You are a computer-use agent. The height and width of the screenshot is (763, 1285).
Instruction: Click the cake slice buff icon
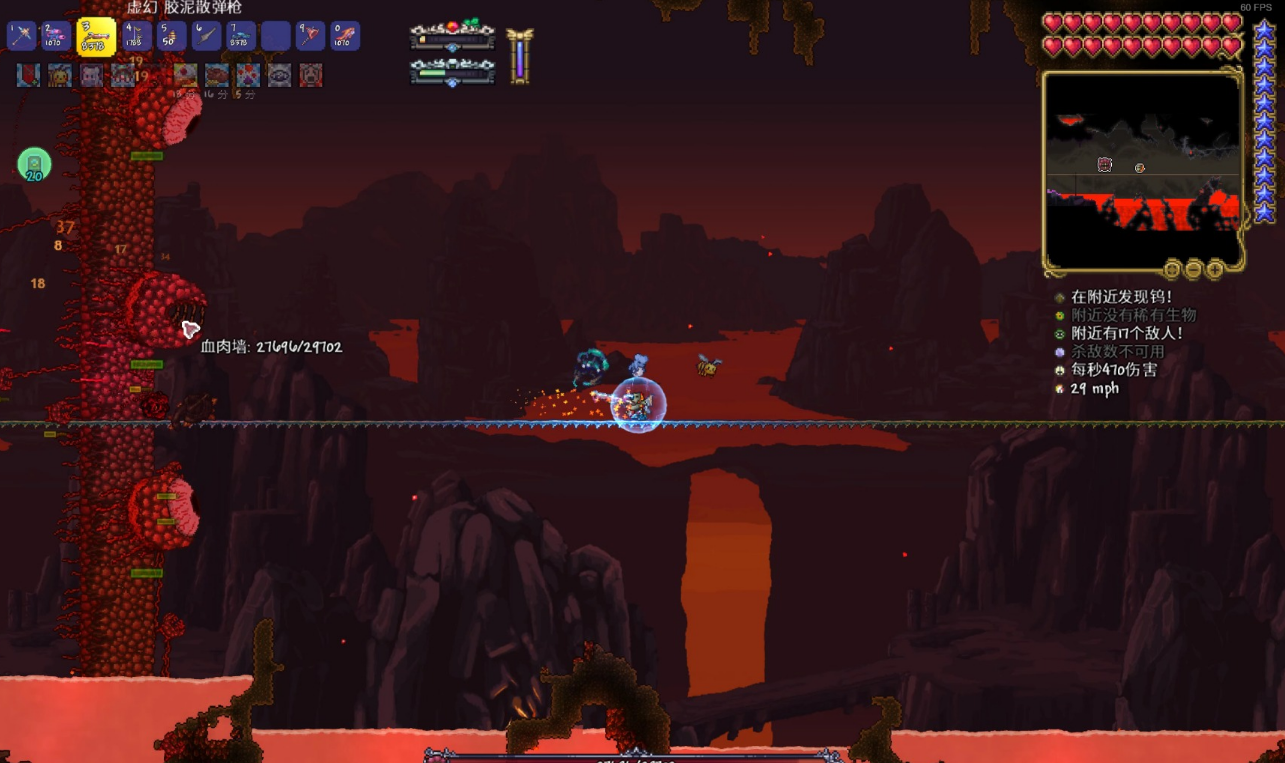tap(186, 75)
